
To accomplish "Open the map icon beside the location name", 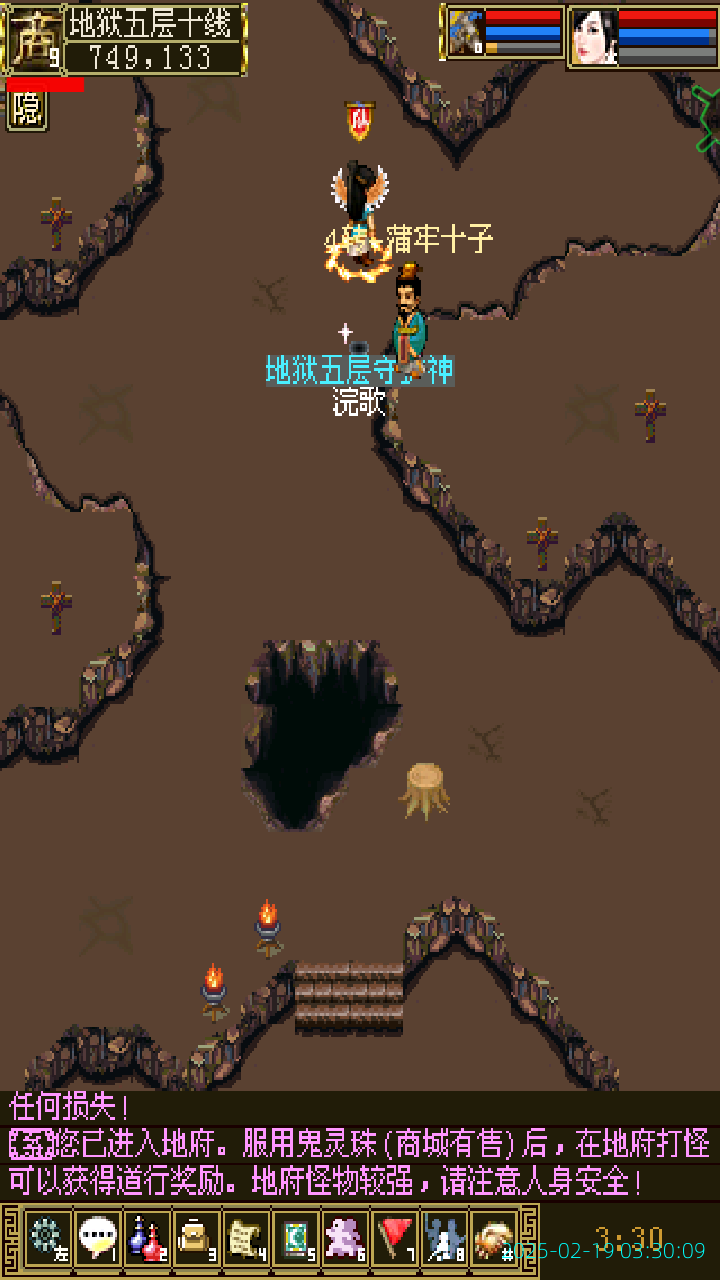I will pos(35,40).
